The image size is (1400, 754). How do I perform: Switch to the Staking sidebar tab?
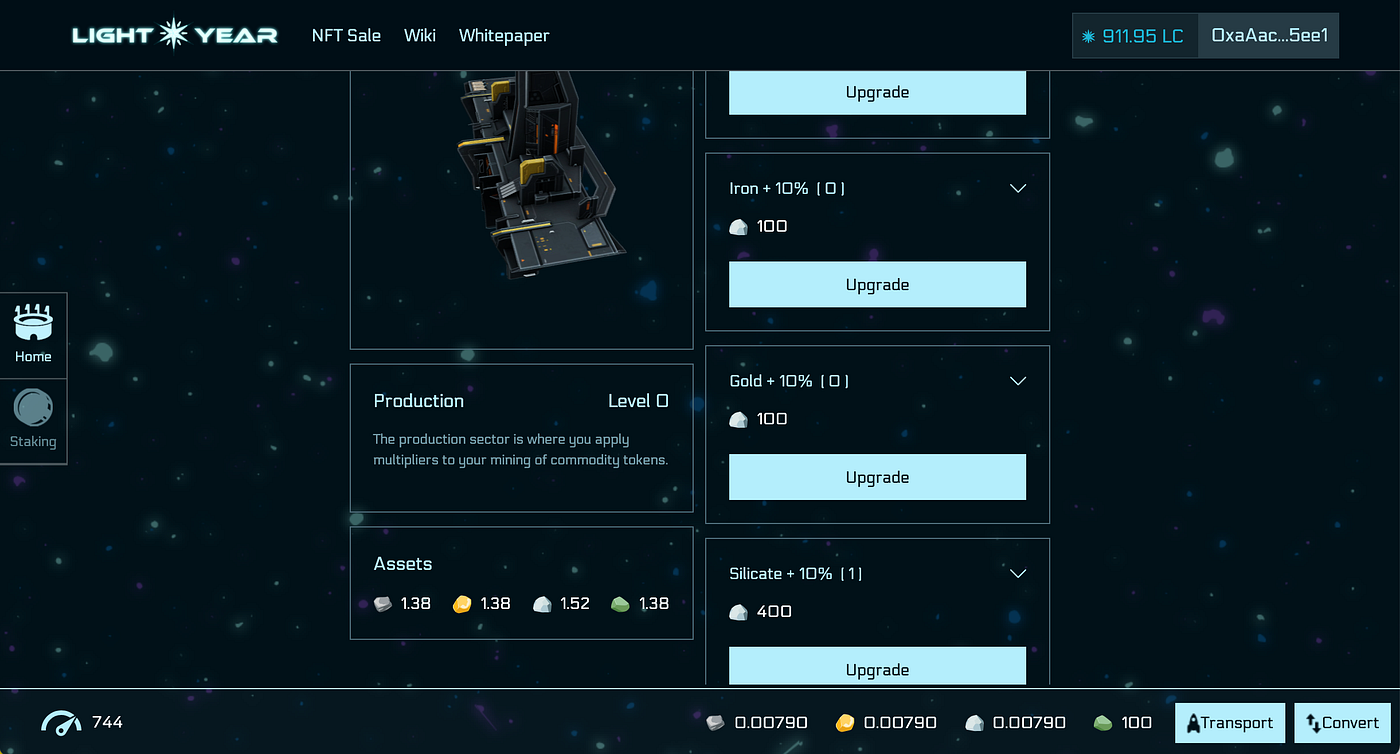click(33, 421)
